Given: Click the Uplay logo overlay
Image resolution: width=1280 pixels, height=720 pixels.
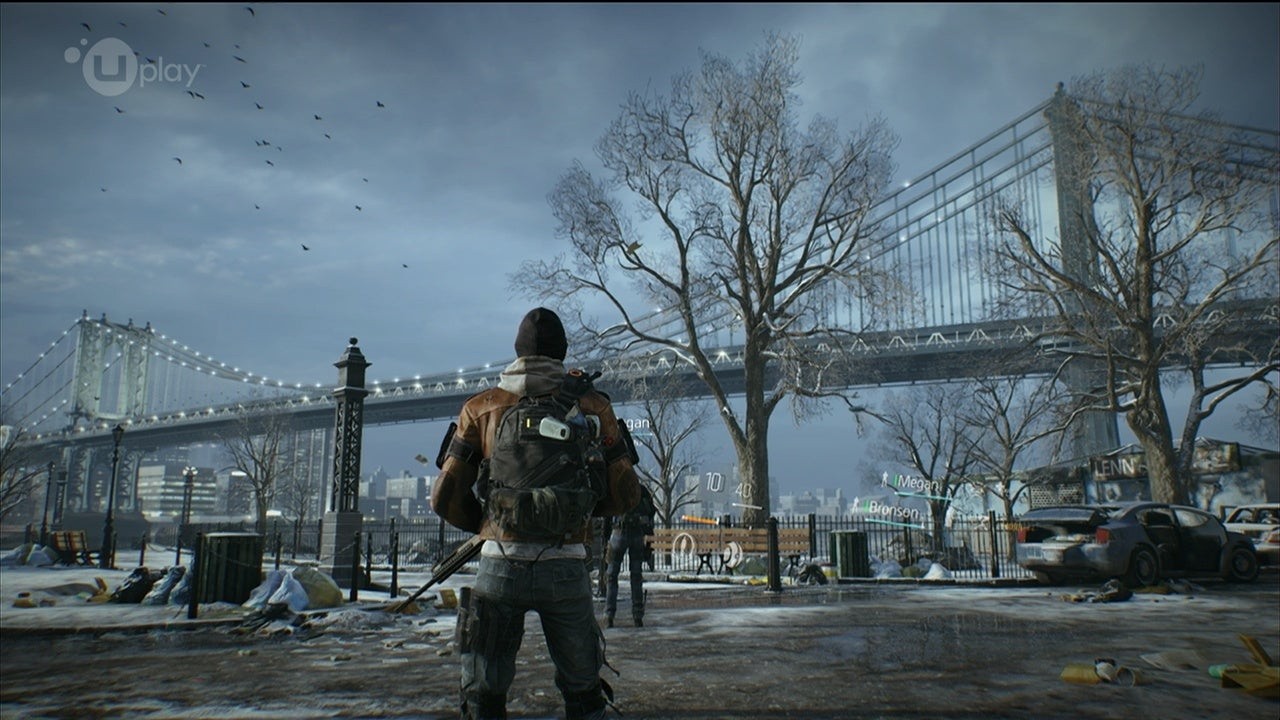Looking at the screenshot, I should [x=134, y=66].
